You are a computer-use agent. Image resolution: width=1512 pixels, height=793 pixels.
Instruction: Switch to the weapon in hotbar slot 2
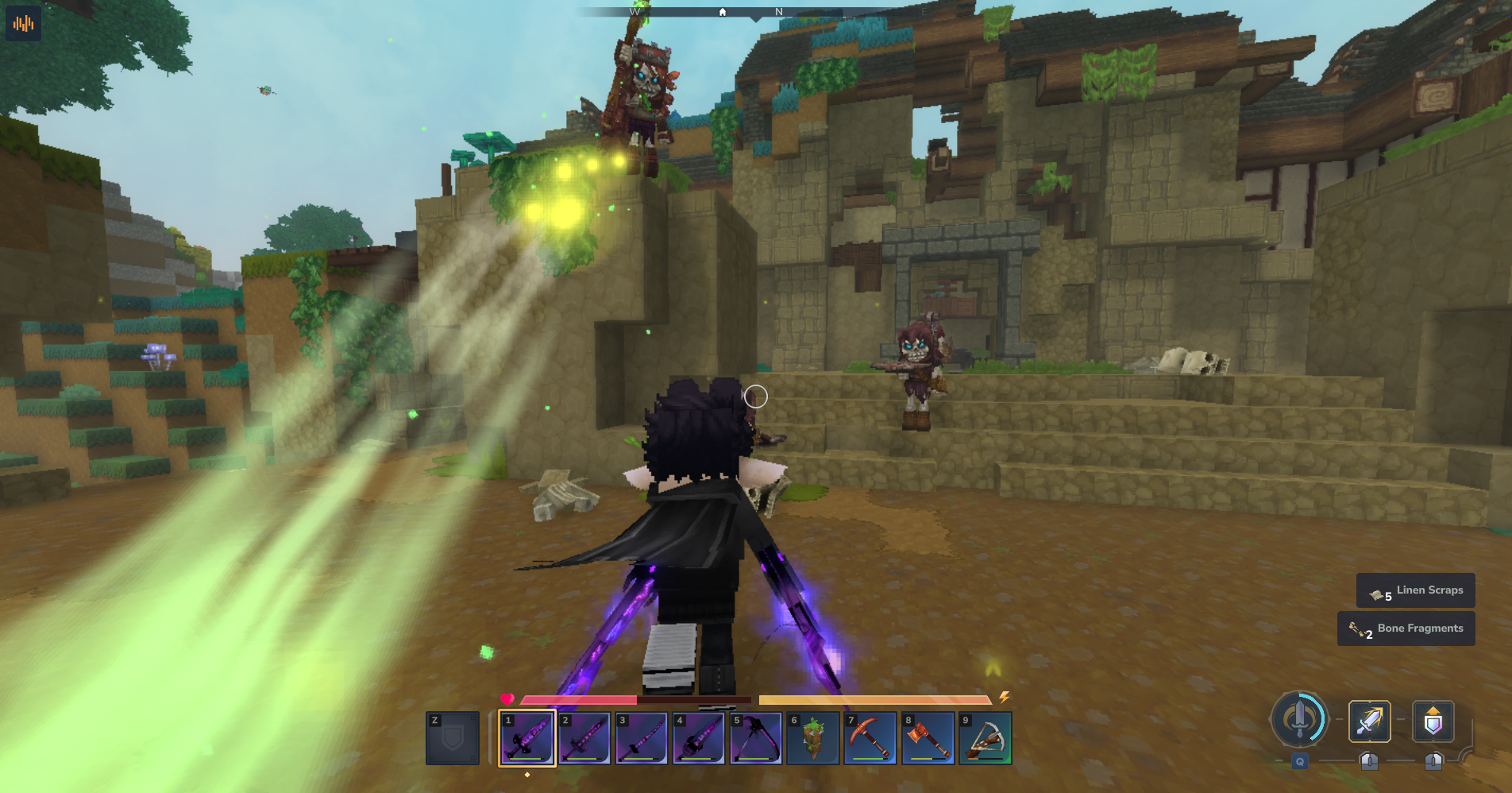click(x=584, y=738)
